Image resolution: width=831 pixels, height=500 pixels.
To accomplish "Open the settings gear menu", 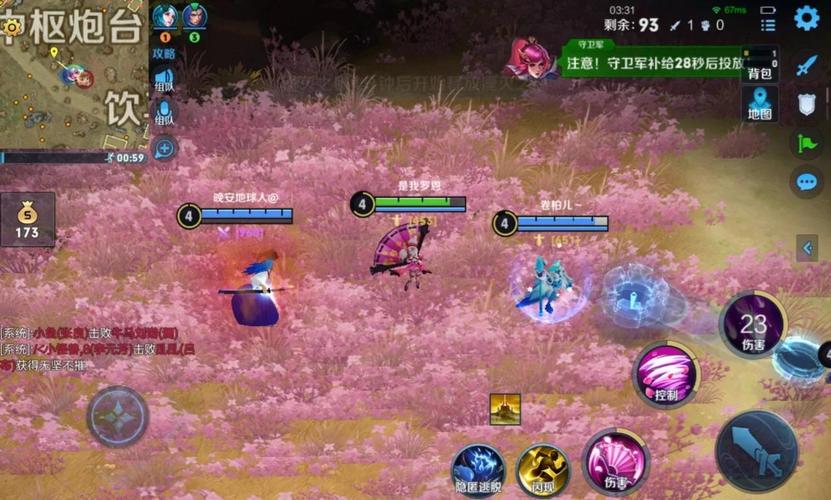I will (x=806, y=18).
